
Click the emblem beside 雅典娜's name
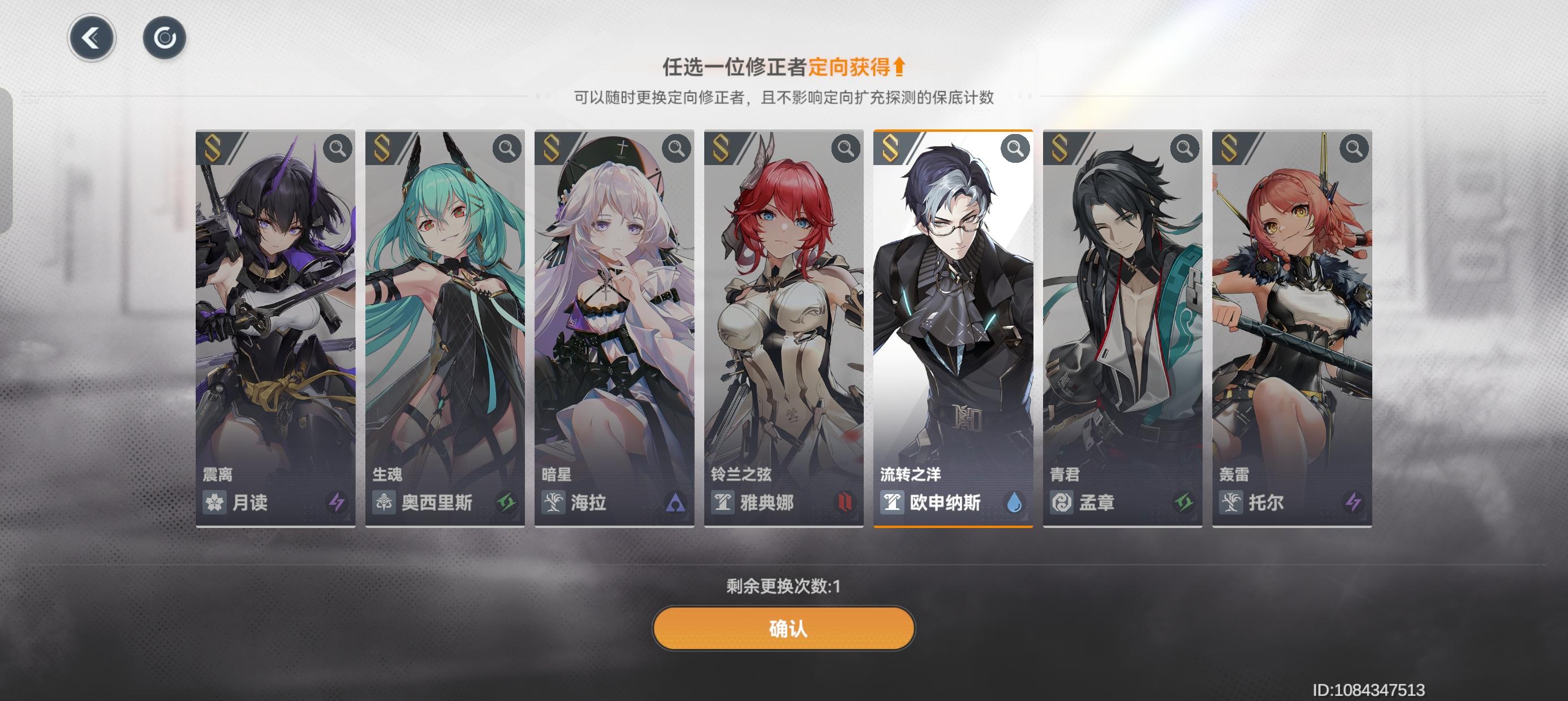[x=723, y=503]
